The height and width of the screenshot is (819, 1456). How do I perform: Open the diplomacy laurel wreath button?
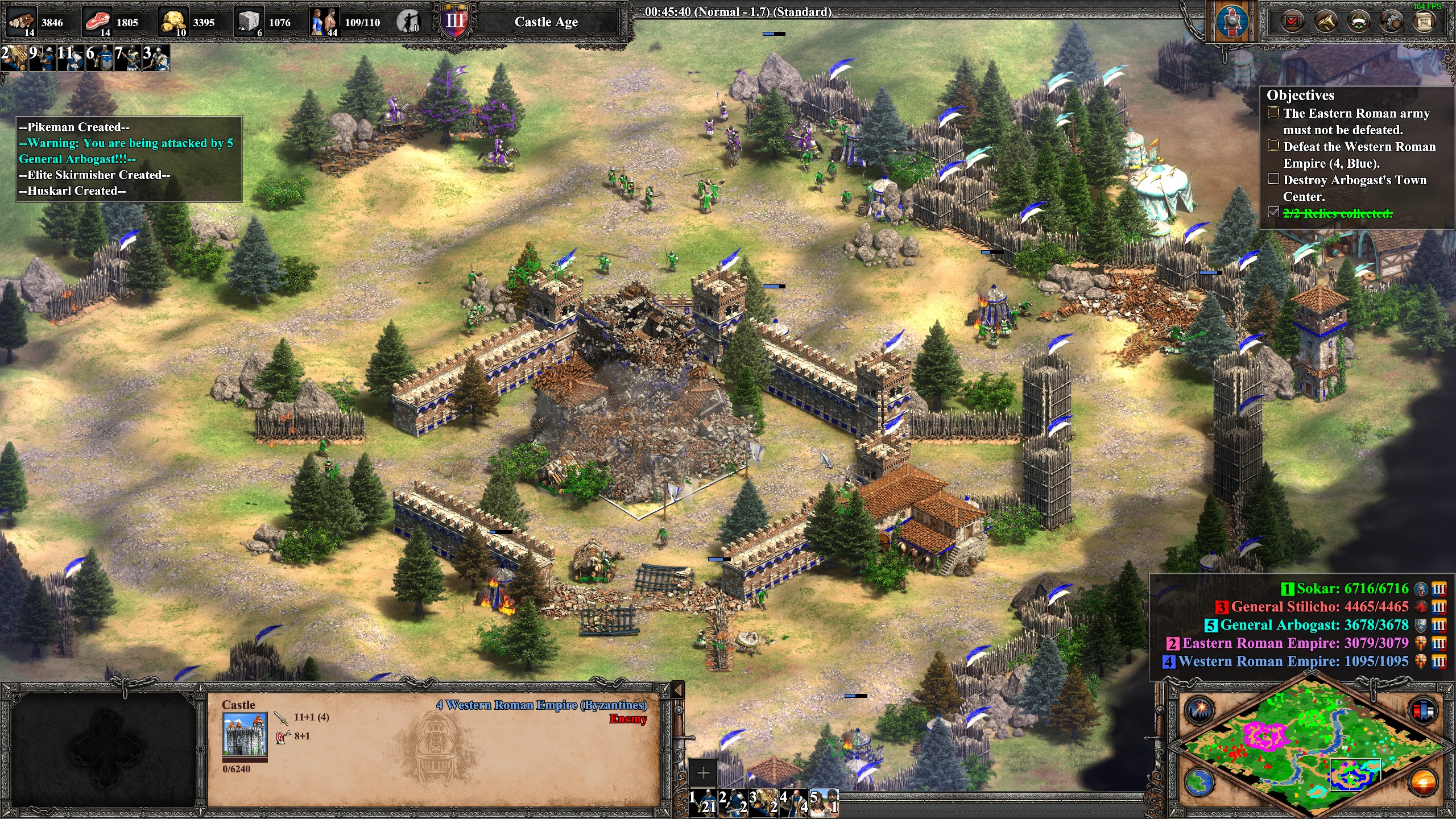(1359, 22)
